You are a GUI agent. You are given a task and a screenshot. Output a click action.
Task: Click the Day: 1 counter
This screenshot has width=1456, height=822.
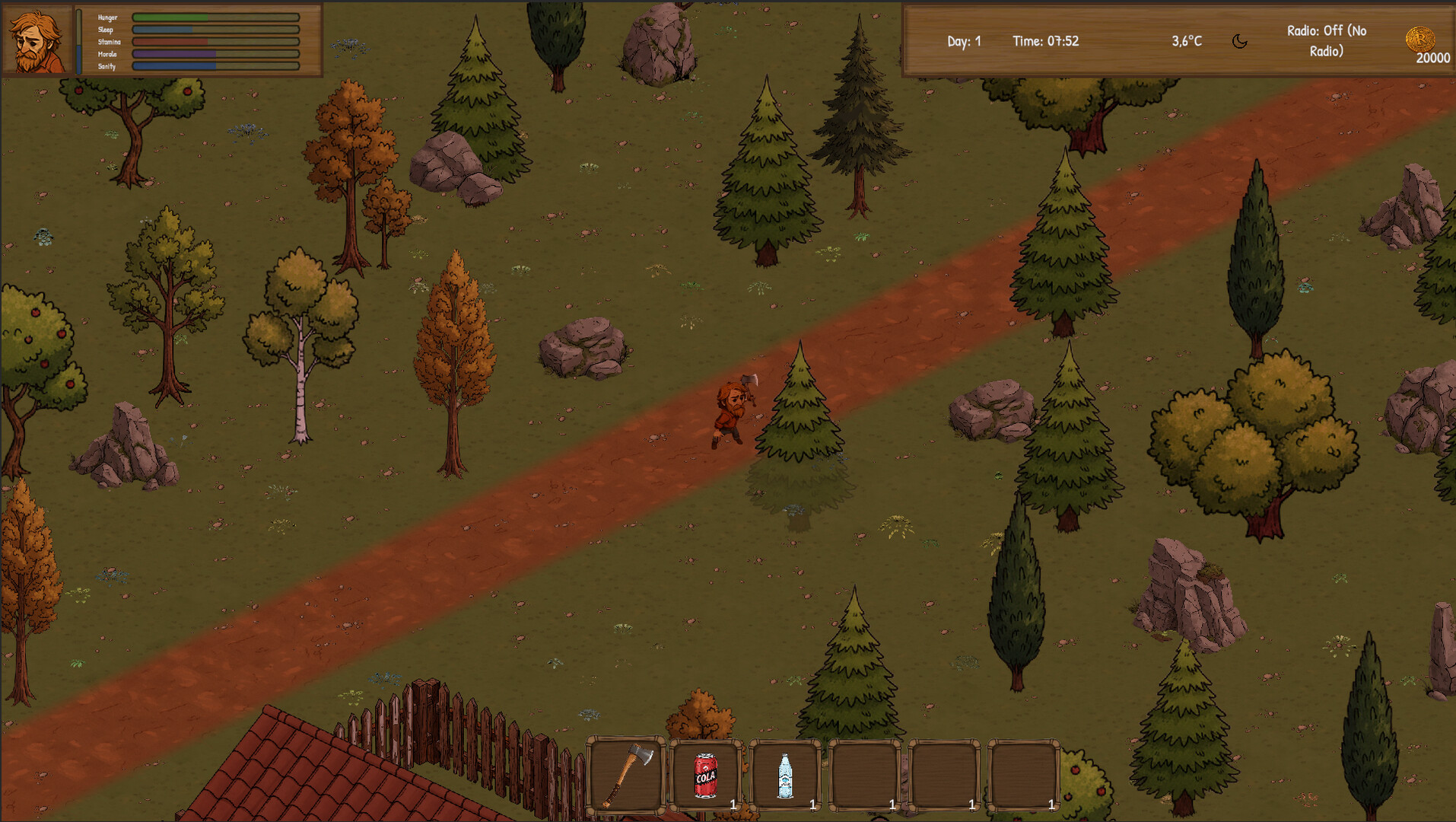[x=963, y=41]
